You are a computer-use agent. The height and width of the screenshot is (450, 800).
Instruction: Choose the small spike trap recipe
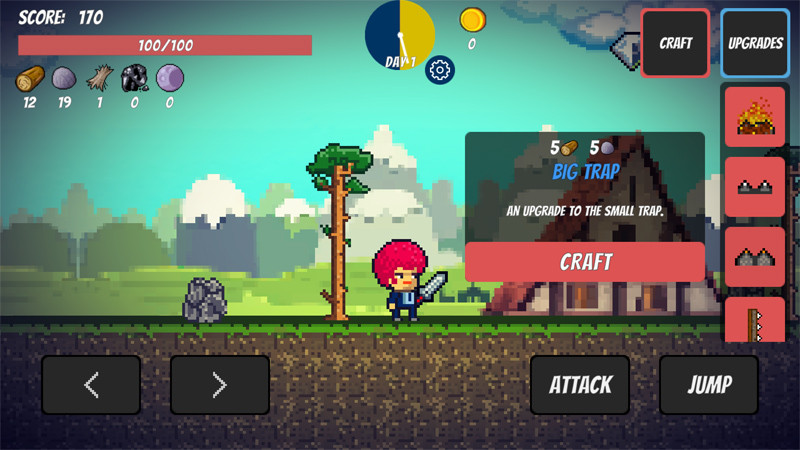click(754, 187)
